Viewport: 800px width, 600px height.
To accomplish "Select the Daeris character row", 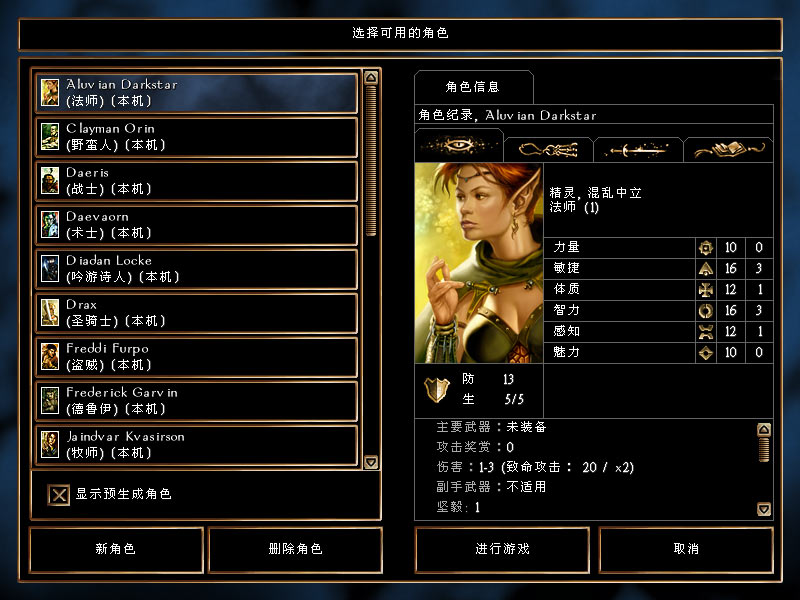I will click(197, 181).
